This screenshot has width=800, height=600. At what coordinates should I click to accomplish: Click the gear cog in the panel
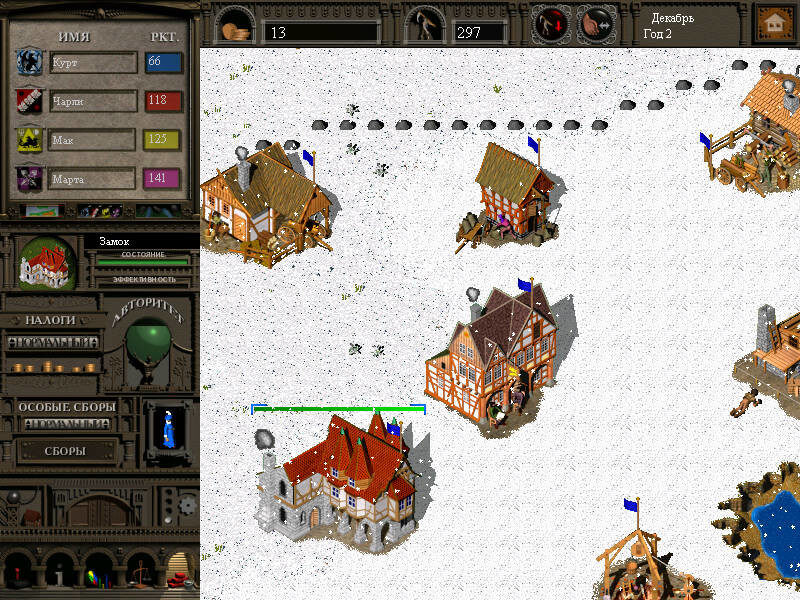pyautogui.click(x=188, y=507)
